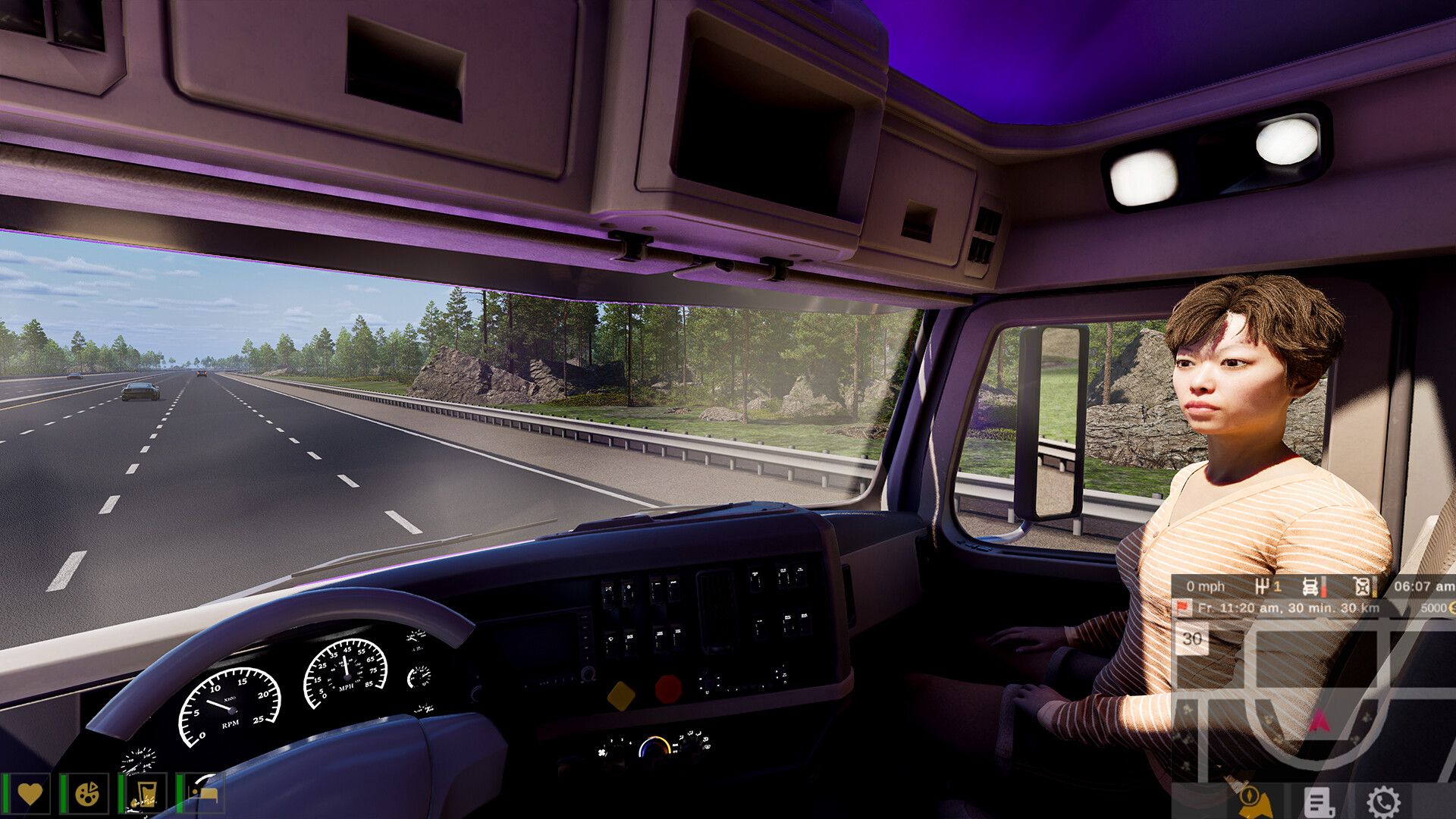Click the drink glass thirst icon
The height and width of the screenshot is (819, 1456).
click(x=145, y=794)
